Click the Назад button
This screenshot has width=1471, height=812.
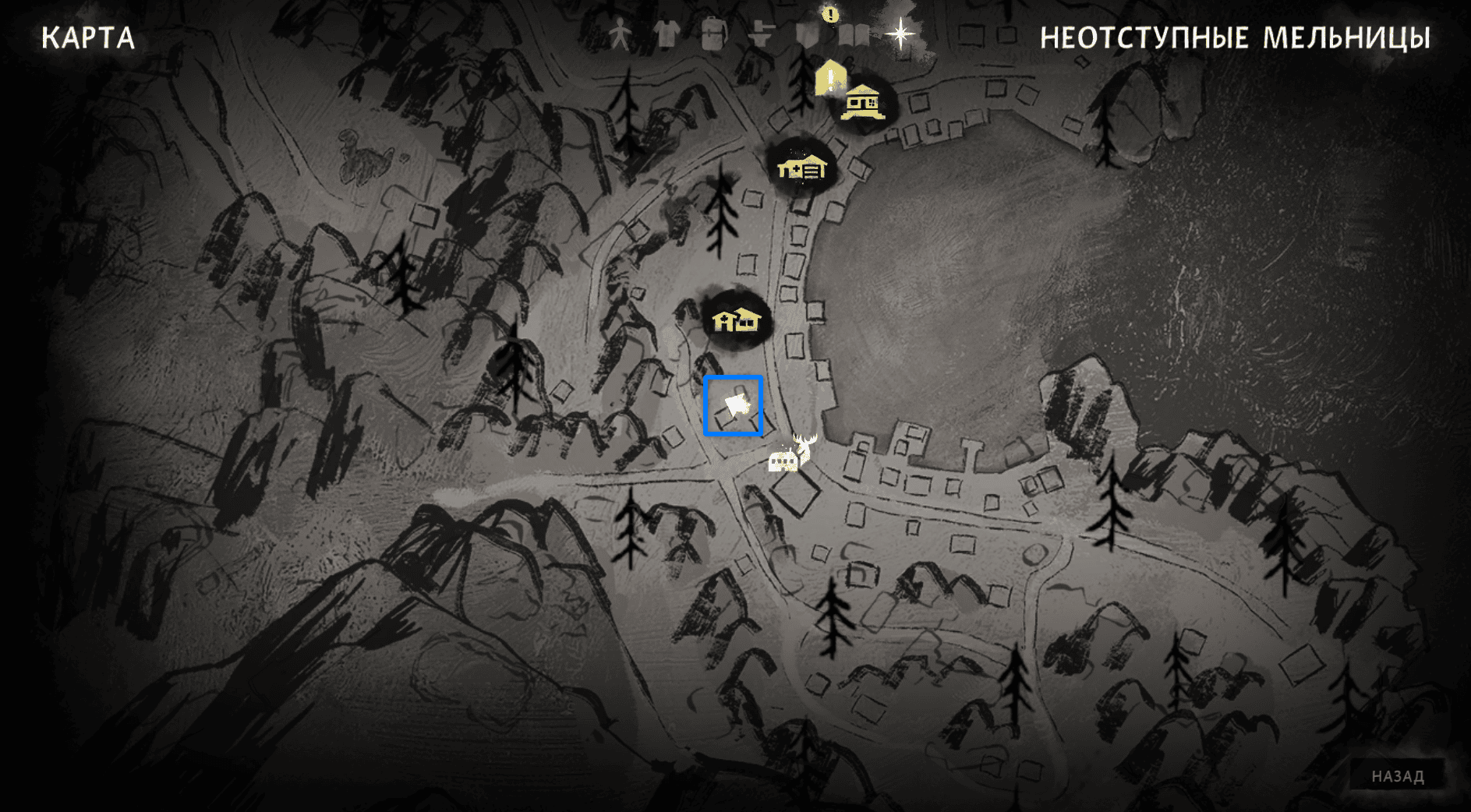(x=1397, y=776)
